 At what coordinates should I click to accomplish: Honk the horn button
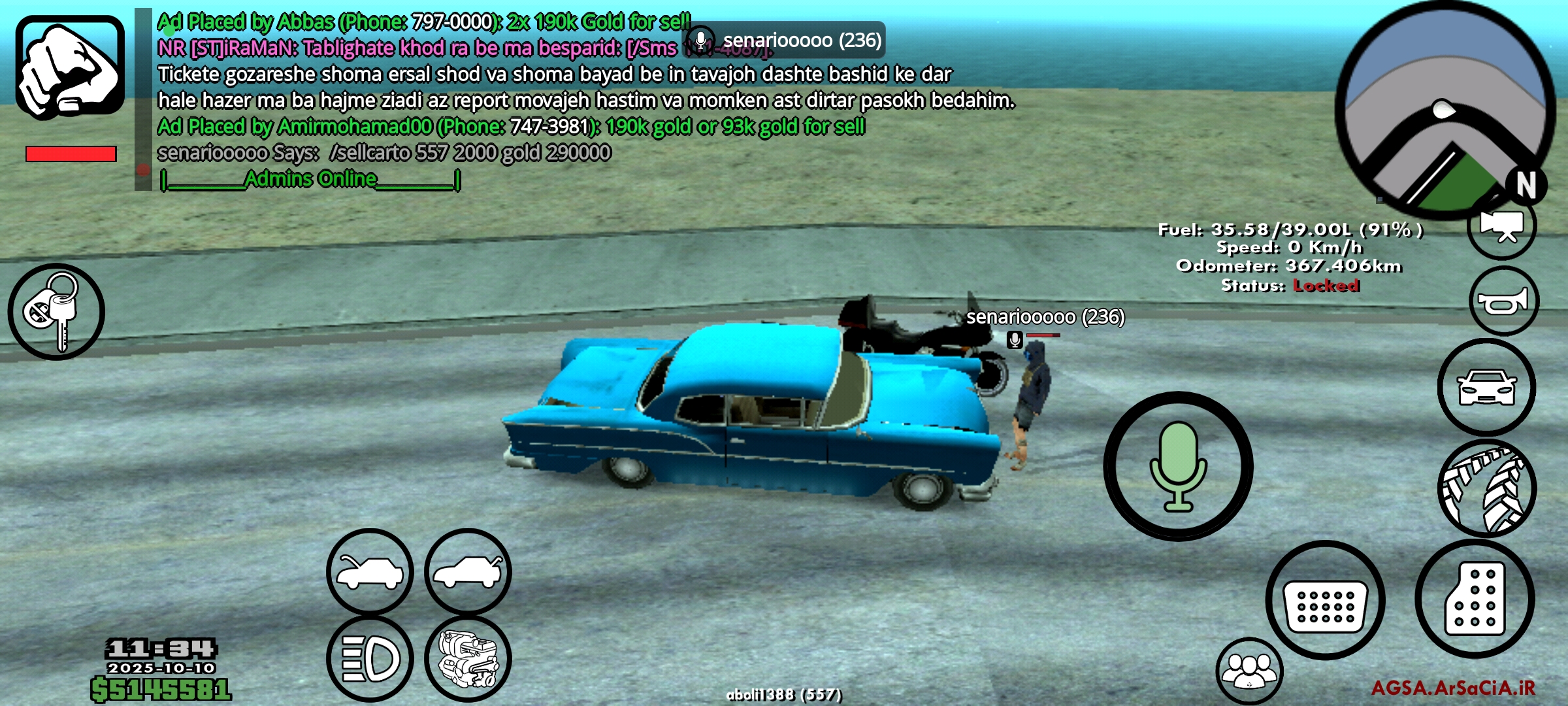[1503, 301]
